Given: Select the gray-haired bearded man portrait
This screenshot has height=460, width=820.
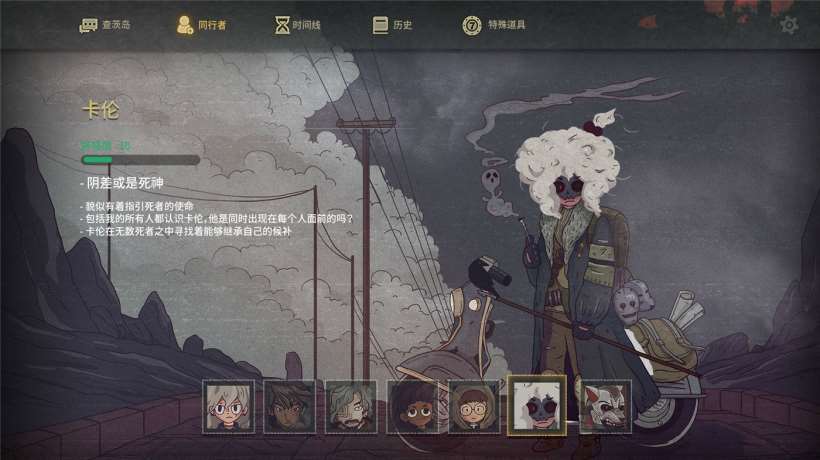Looking at the screenshot, I should pos(351,406).
